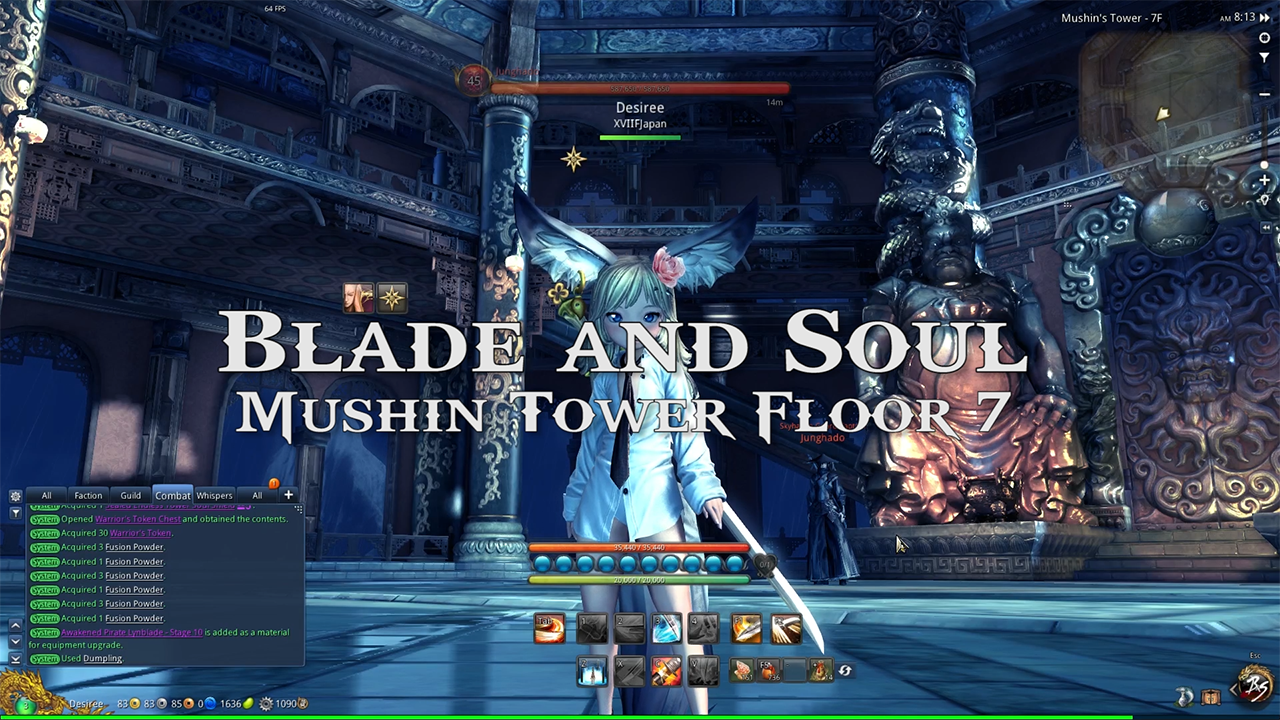The image size is (1280, 720).
Task: Open the Warrior's Token Chest link in chat
Action: click(137, 519)
